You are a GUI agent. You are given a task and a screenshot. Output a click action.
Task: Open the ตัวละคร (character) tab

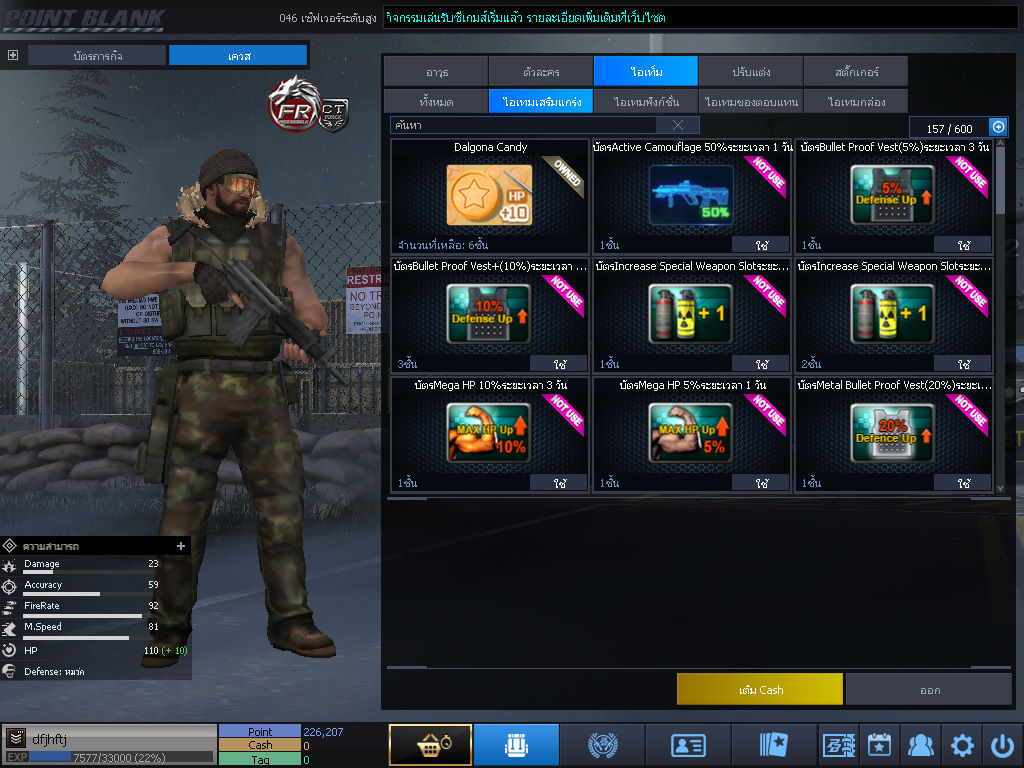541,72
